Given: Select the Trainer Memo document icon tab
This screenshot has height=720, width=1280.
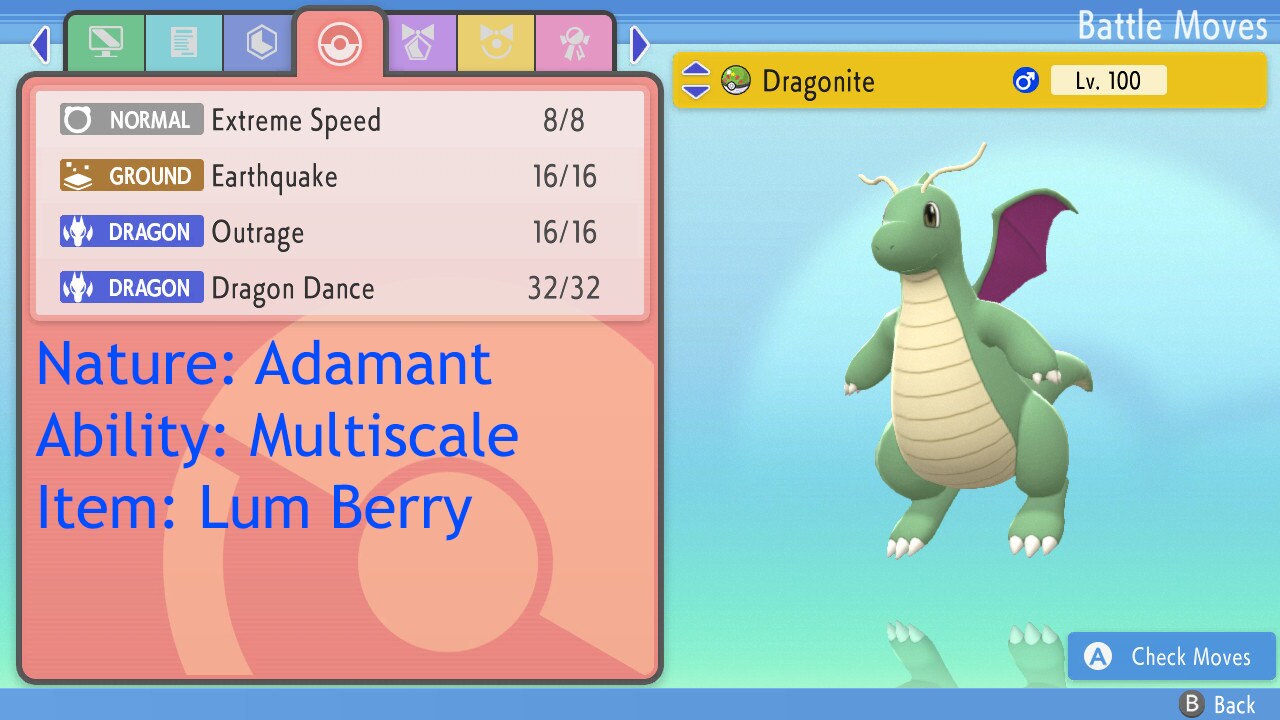Looking at the screenshot, I should pyautogui.click(x=184, y=42).
